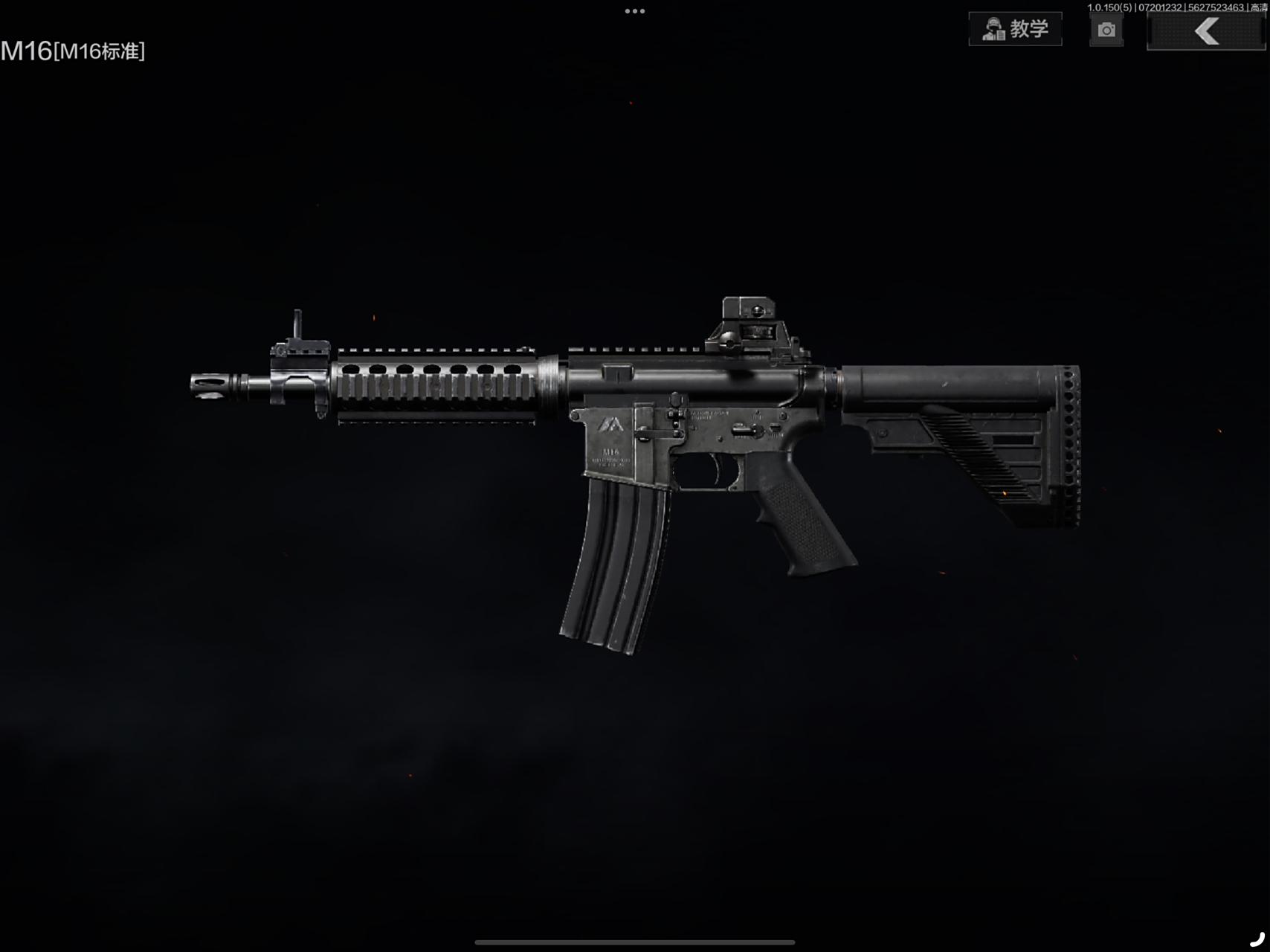Screen dimensions: 1270x952
Task: Go back with the arrow button
Action: pos(1205,31)
